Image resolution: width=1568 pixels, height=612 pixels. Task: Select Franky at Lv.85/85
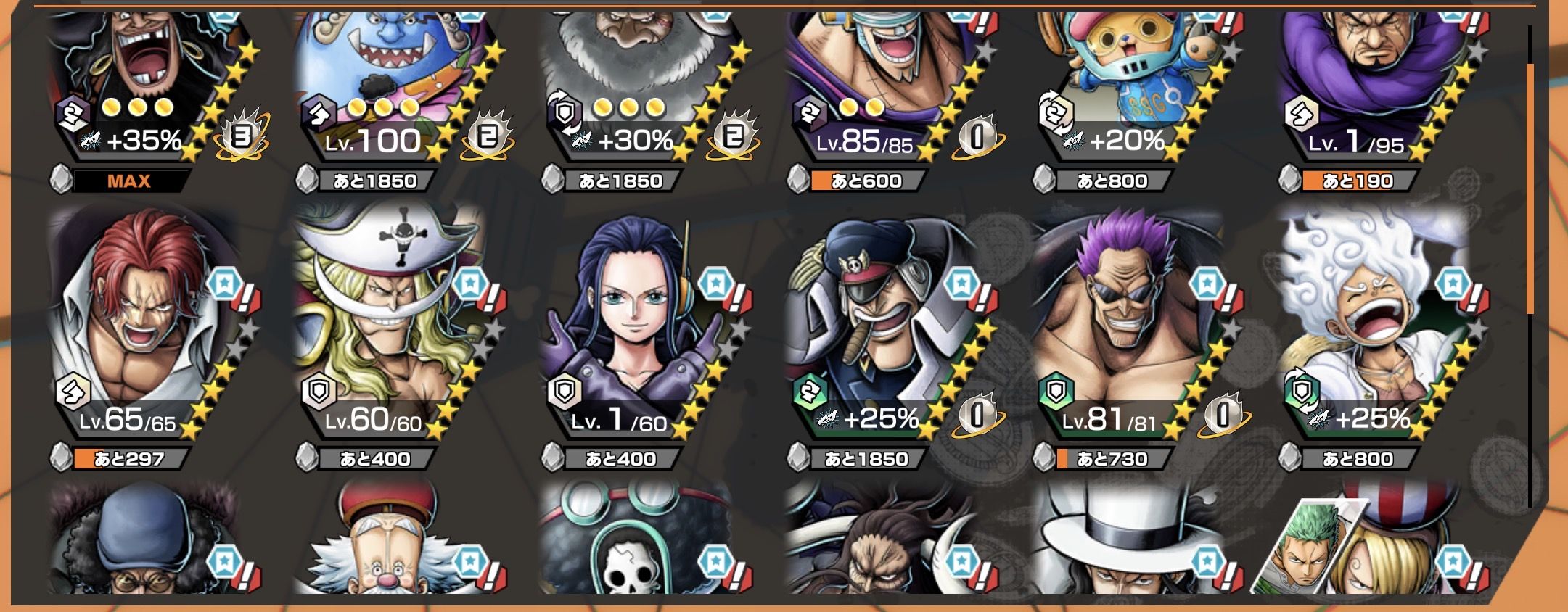[x=882, y=80]
